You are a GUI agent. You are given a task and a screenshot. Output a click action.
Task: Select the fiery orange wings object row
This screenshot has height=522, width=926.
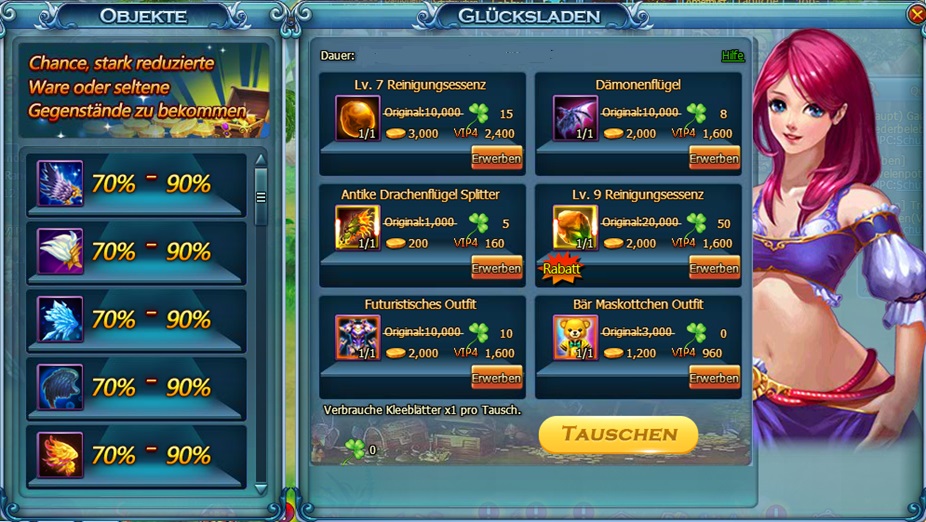[133, 456]
